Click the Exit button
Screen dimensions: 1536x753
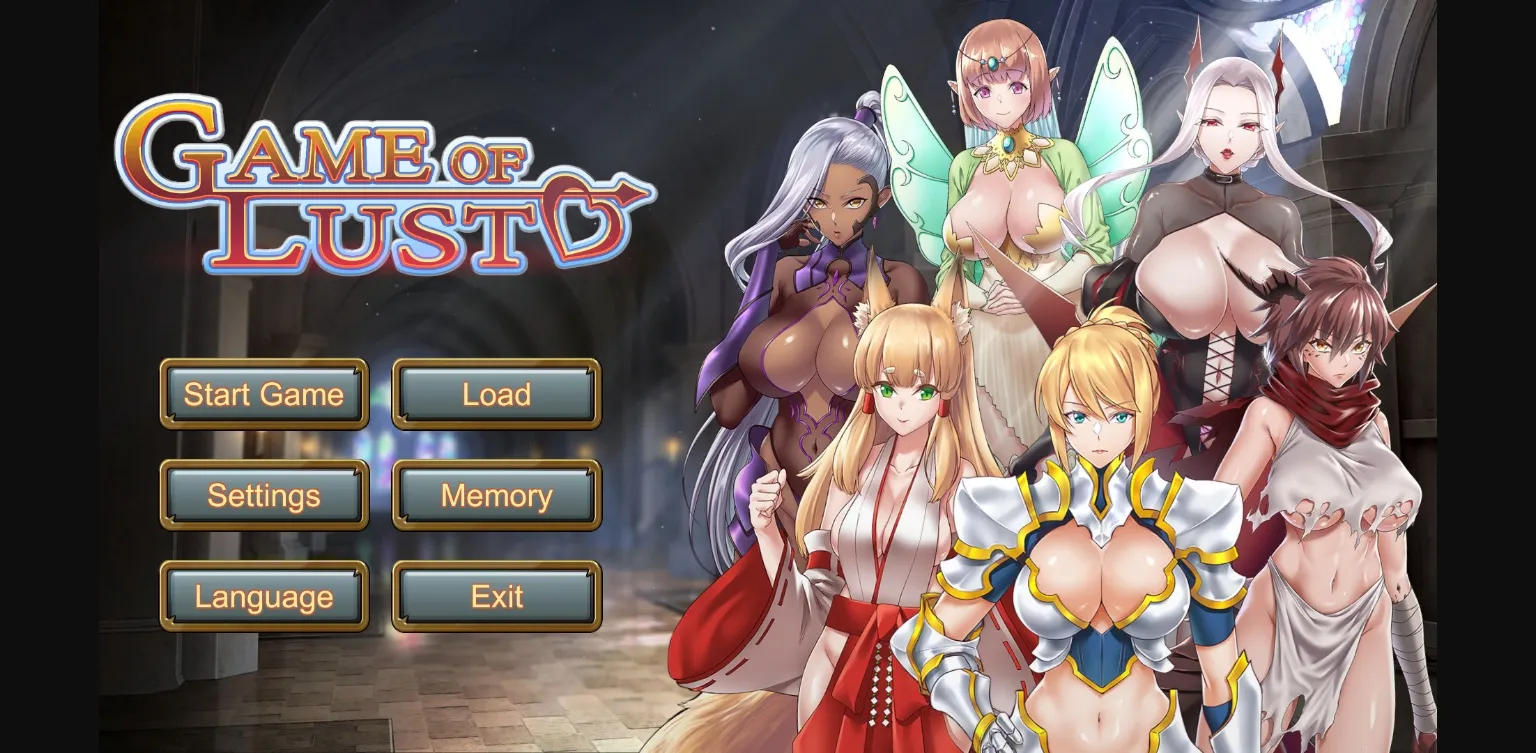[x=497, y=596]
